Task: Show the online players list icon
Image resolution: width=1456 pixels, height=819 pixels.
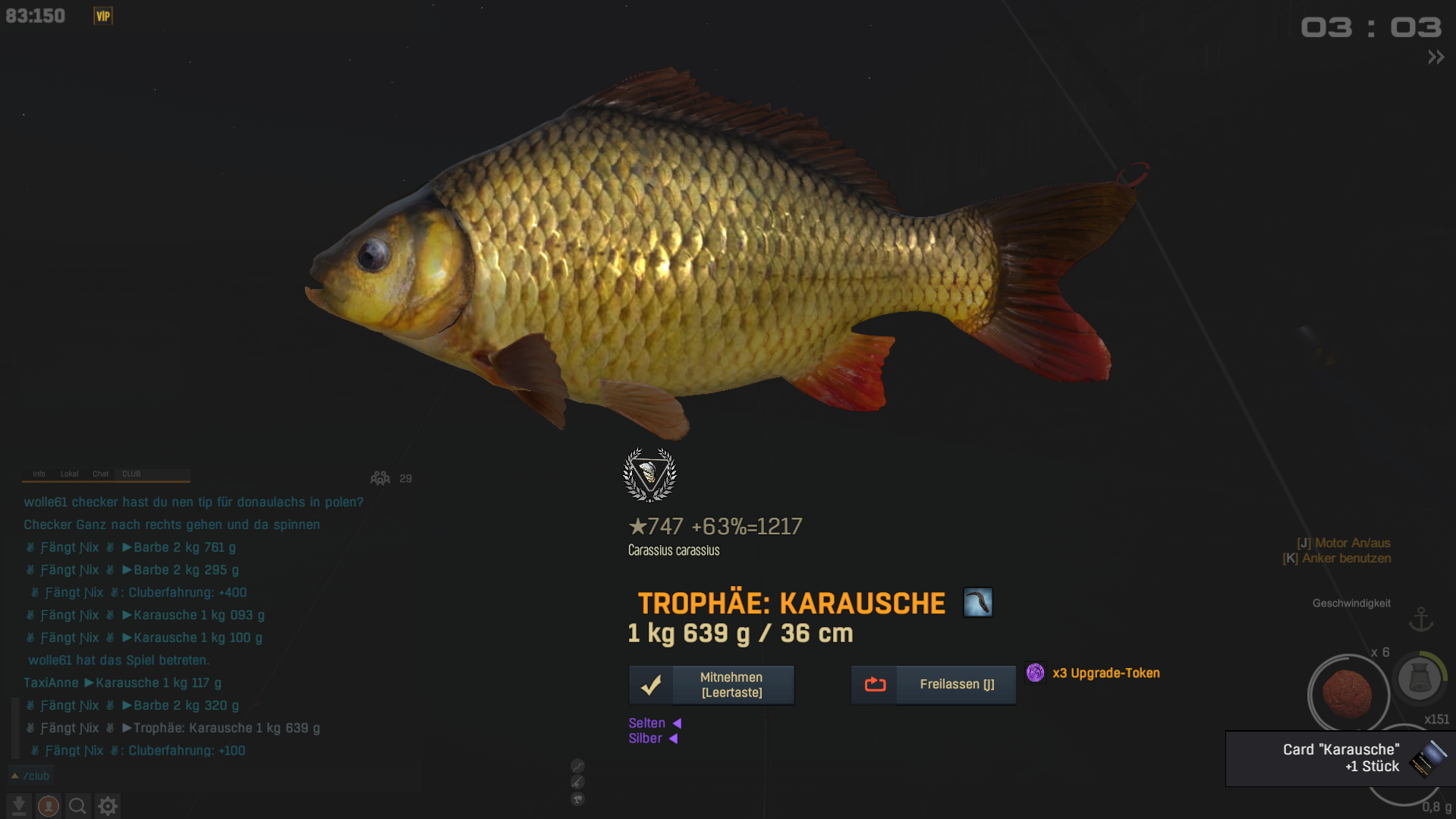Action: click(380, 478)
